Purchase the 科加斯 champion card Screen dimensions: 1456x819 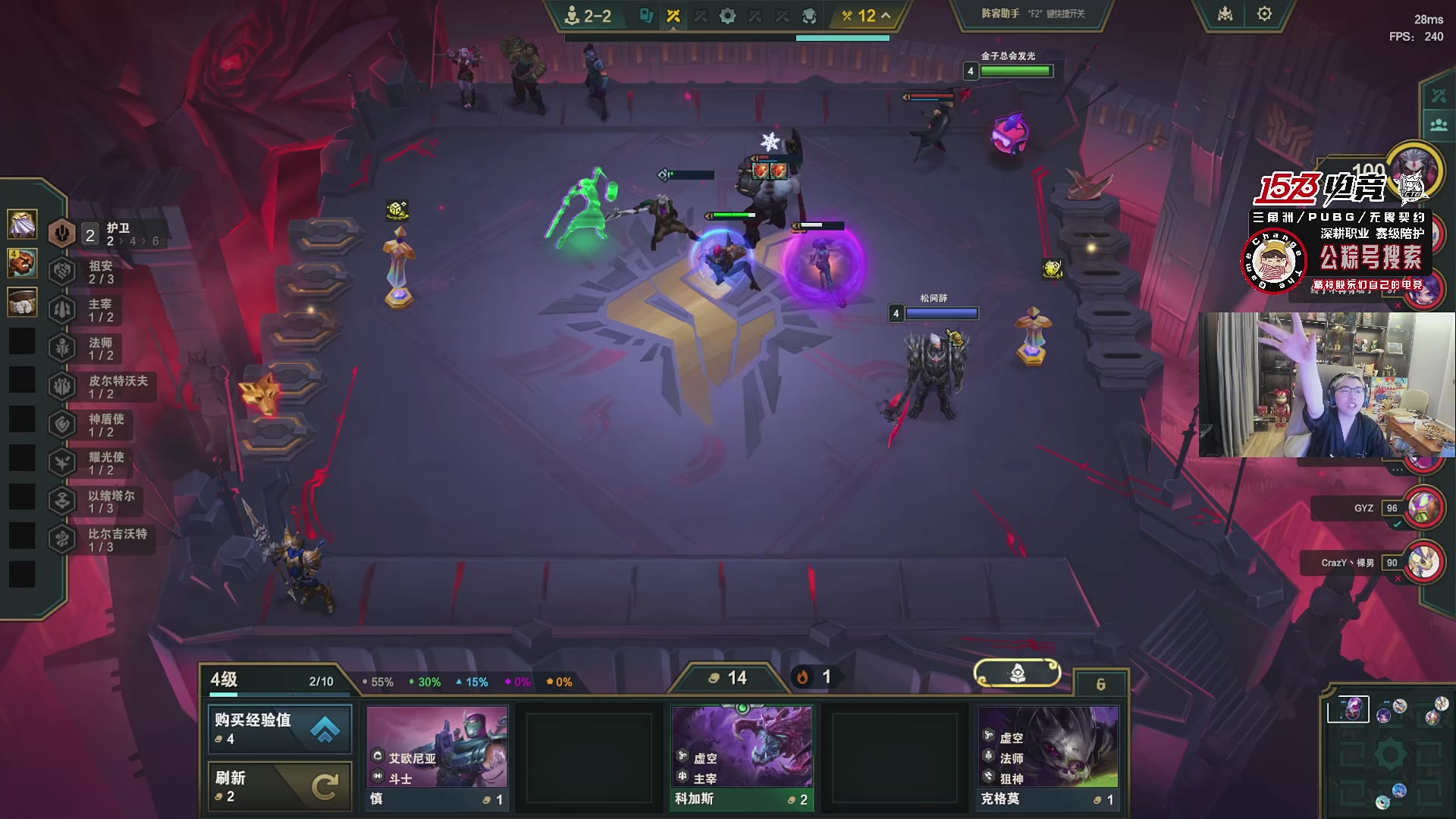(742, 758)
